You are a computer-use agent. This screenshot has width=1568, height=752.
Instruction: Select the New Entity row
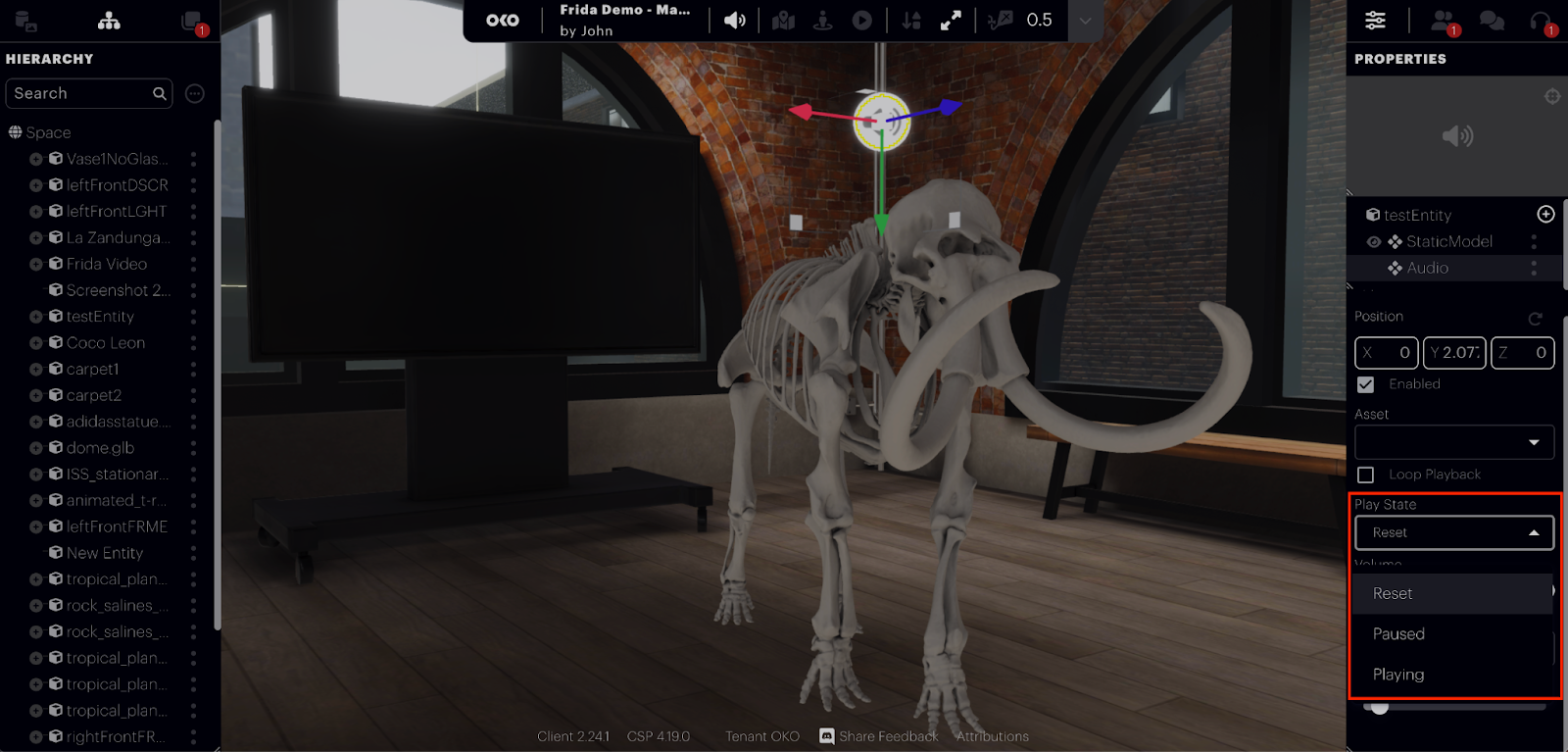[x=105, y=553]
